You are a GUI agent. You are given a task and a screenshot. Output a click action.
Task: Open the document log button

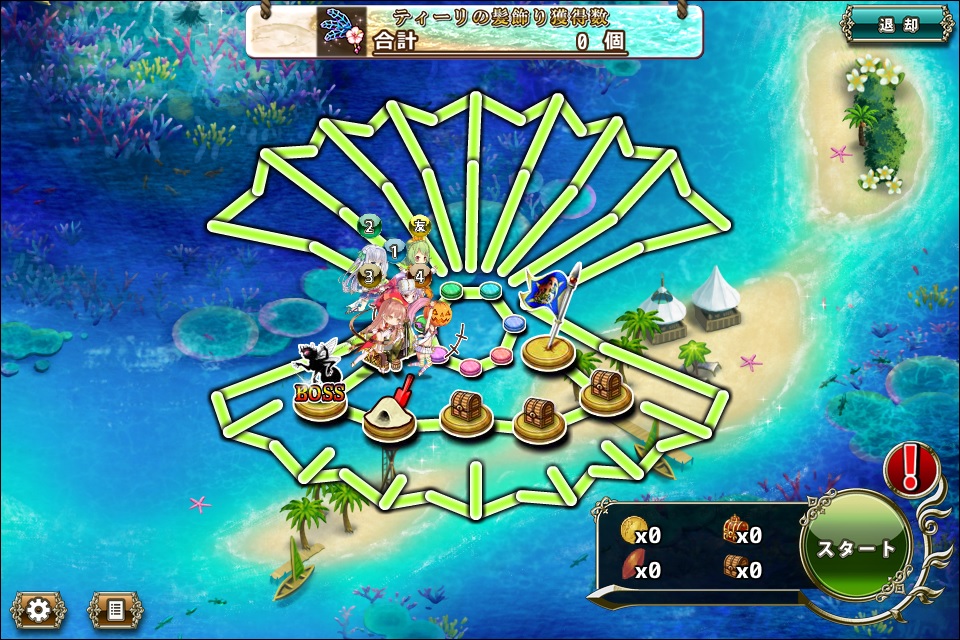114,609
